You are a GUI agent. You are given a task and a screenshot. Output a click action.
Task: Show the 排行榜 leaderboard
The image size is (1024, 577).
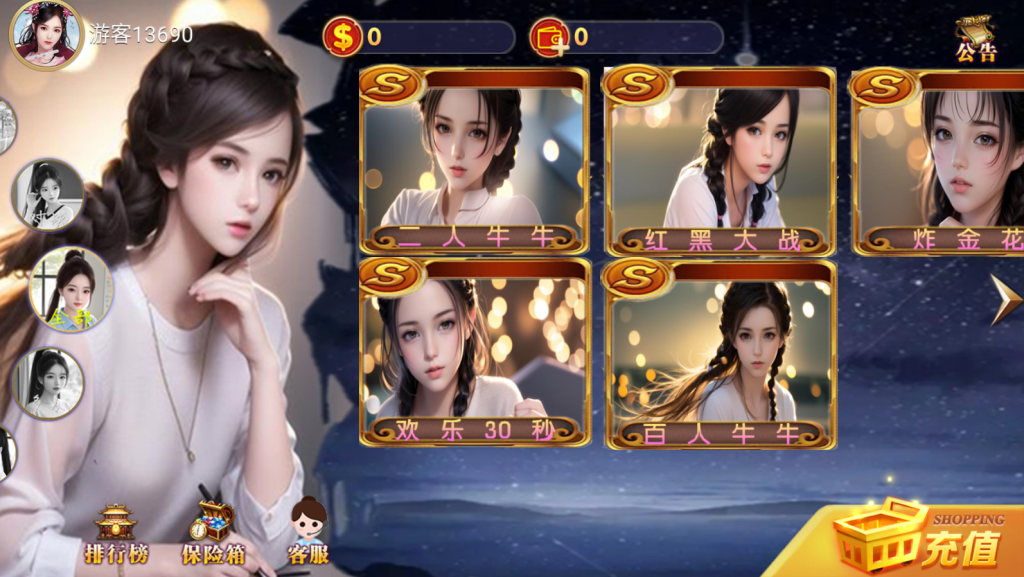tap(116, 535)
